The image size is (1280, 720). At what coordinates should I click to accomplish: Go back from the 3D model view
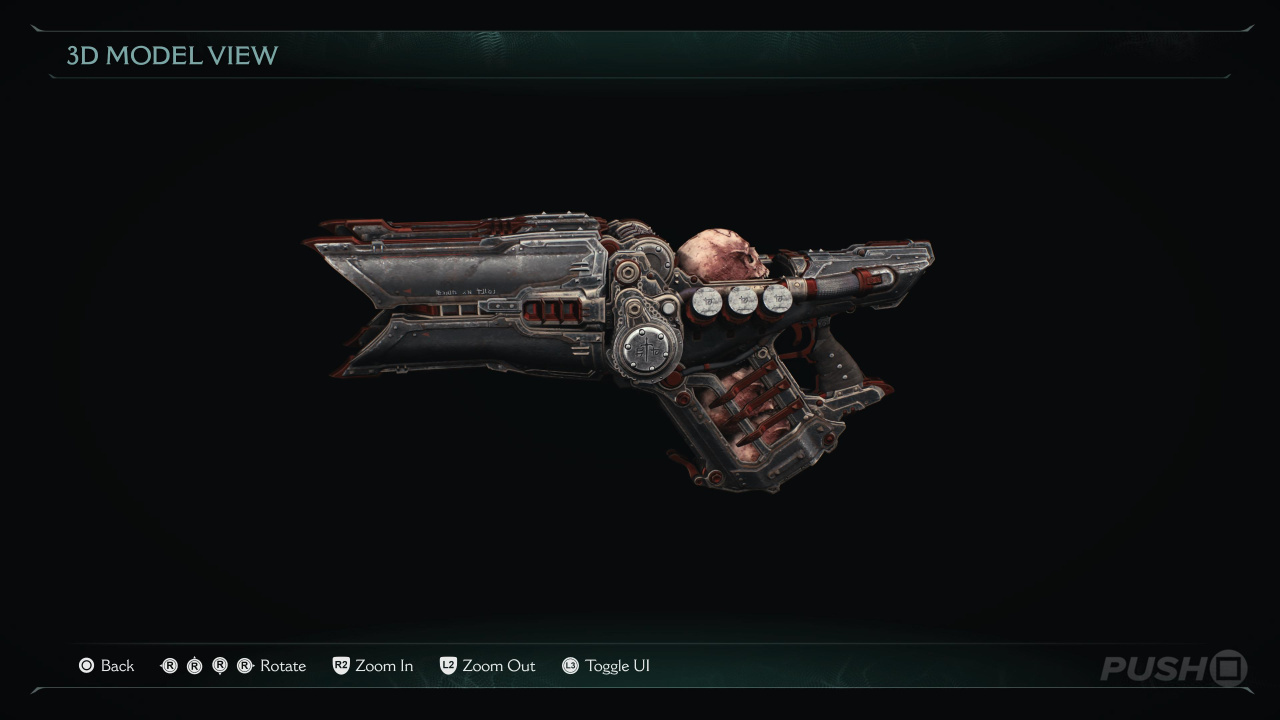click(106, 666)
